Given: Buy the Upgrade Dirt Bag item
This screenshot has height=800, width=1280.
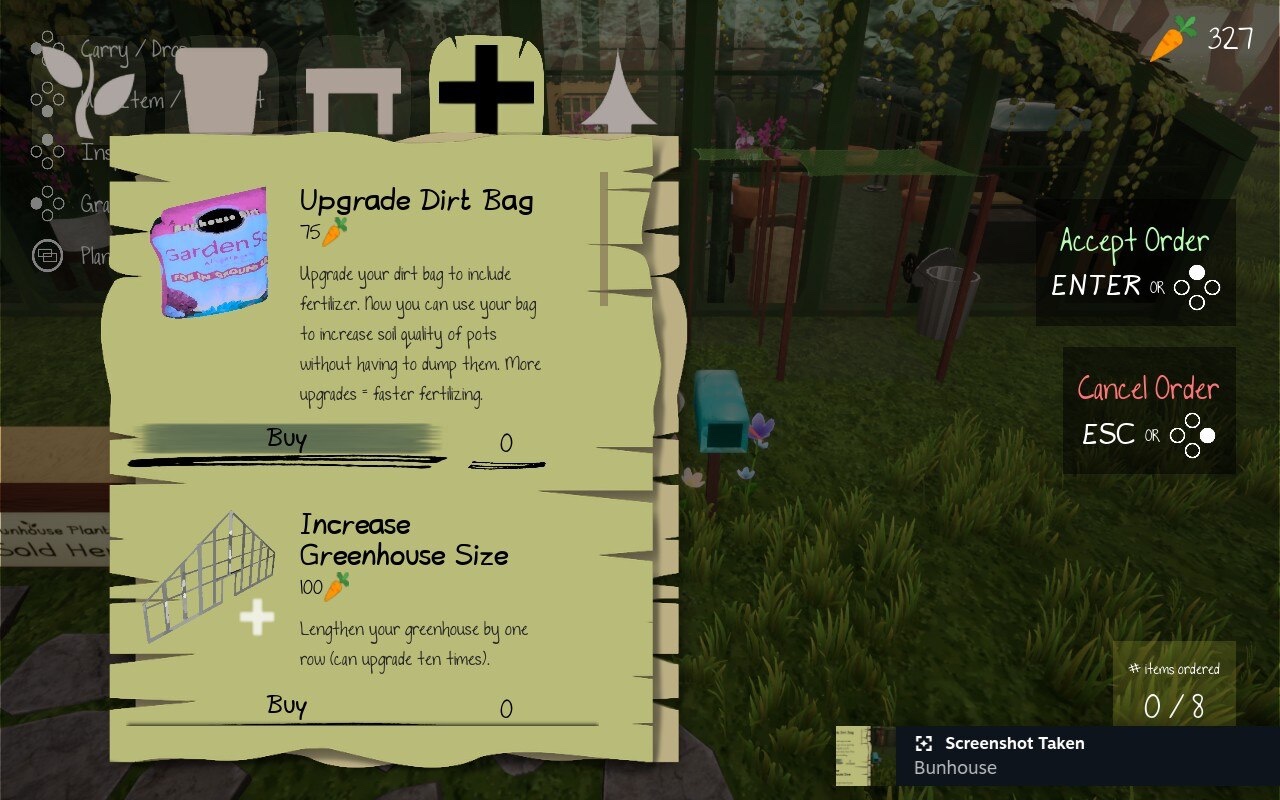Looking at the screenshot, I should coord(287,439).
